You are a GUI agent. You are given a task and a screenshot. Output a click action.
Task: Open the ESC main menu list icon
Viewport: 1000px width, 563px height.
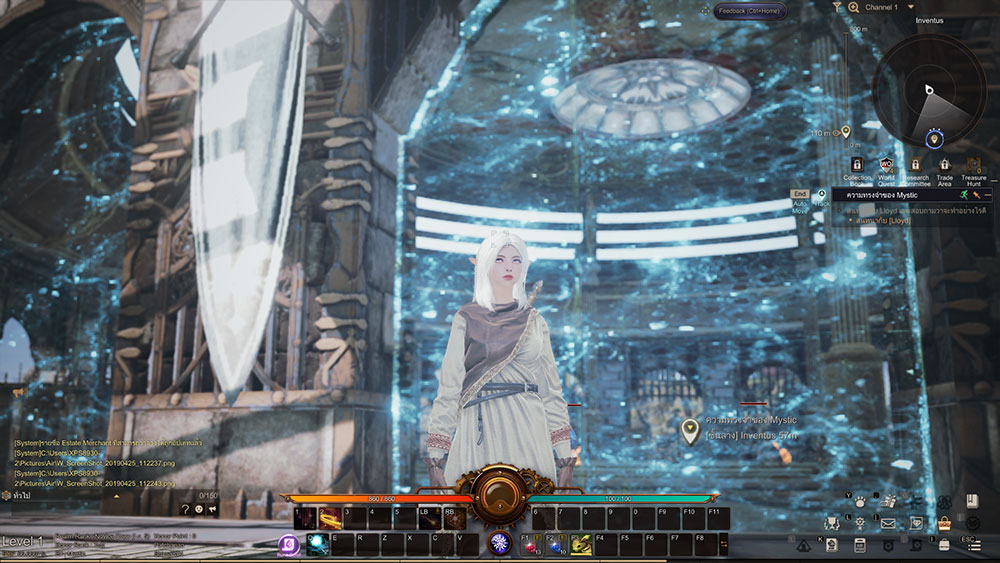coord(972,545)
